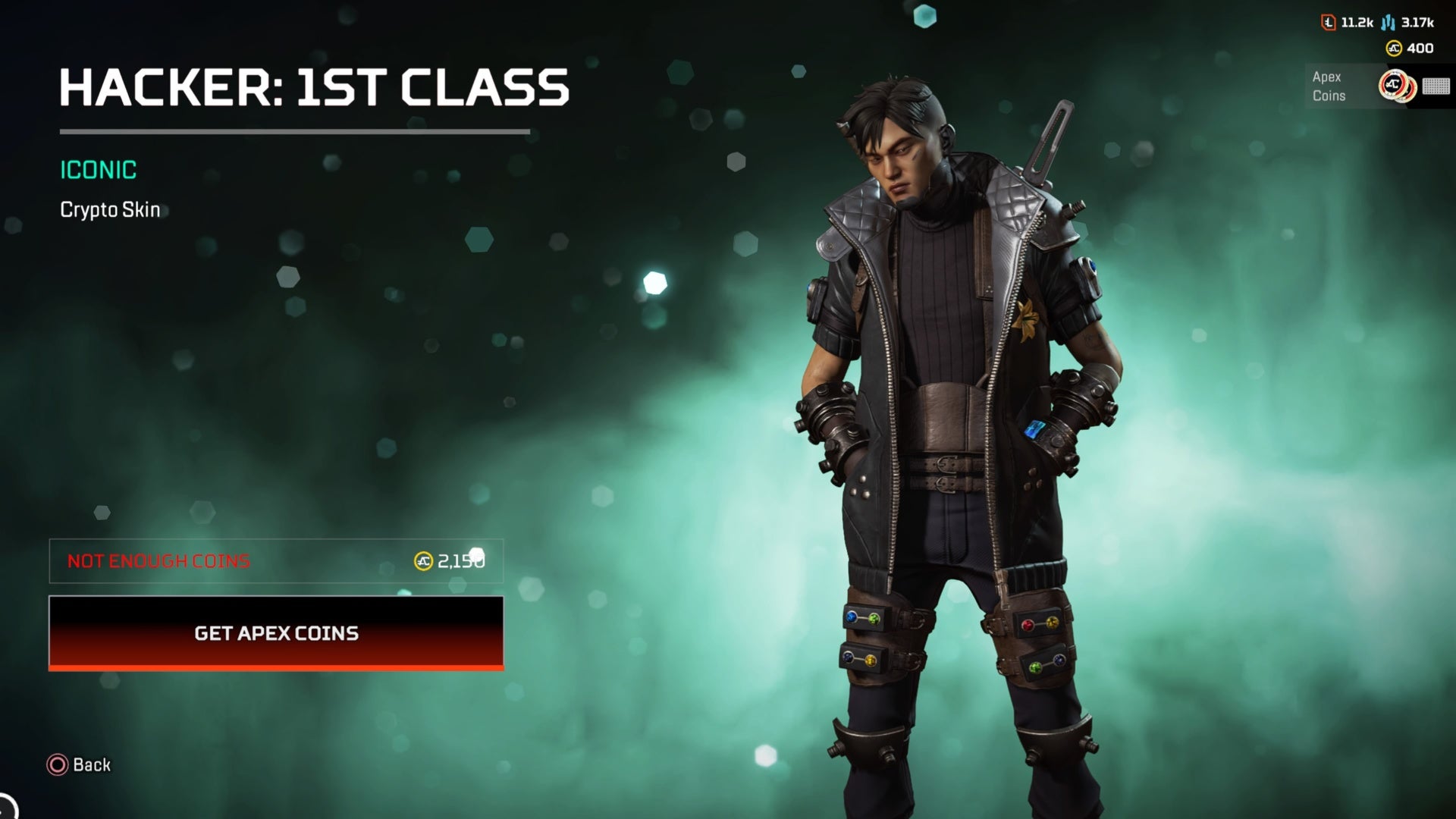
Task: Click the 2,150 coin price value
Action: click(460, 561)
